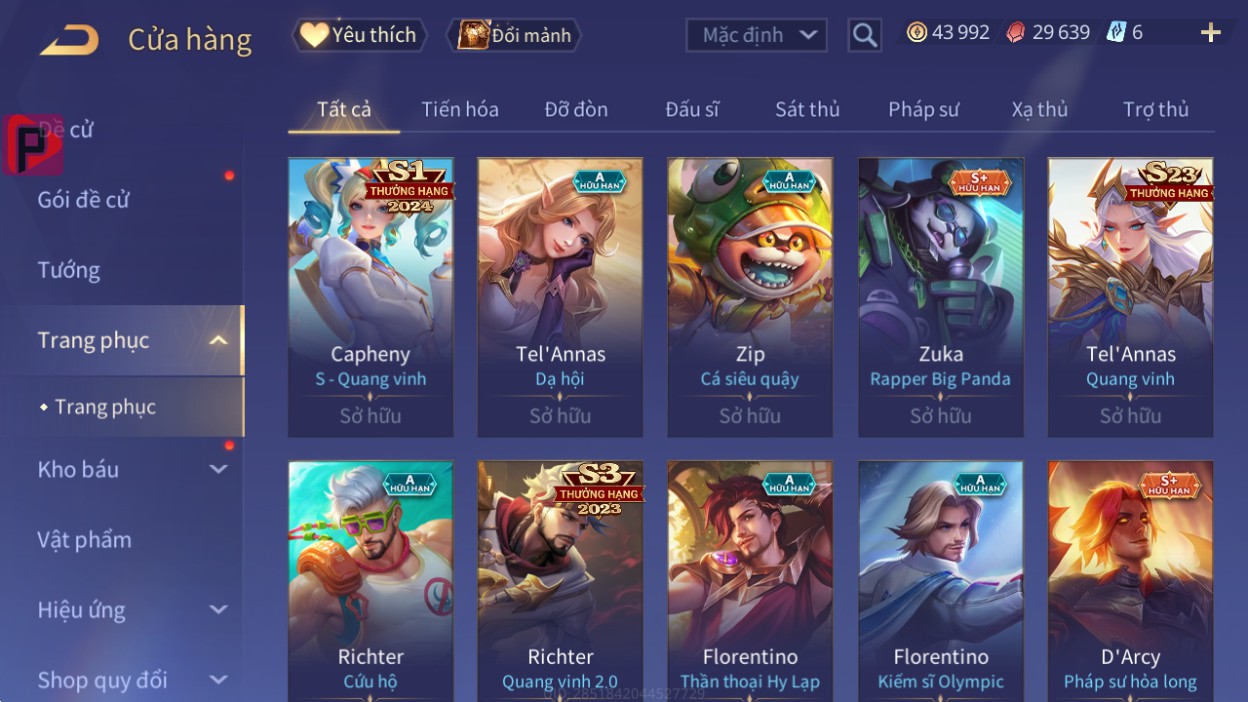
Task: Open the Yêu thích favorites list
Action: (x=359, y=36)
